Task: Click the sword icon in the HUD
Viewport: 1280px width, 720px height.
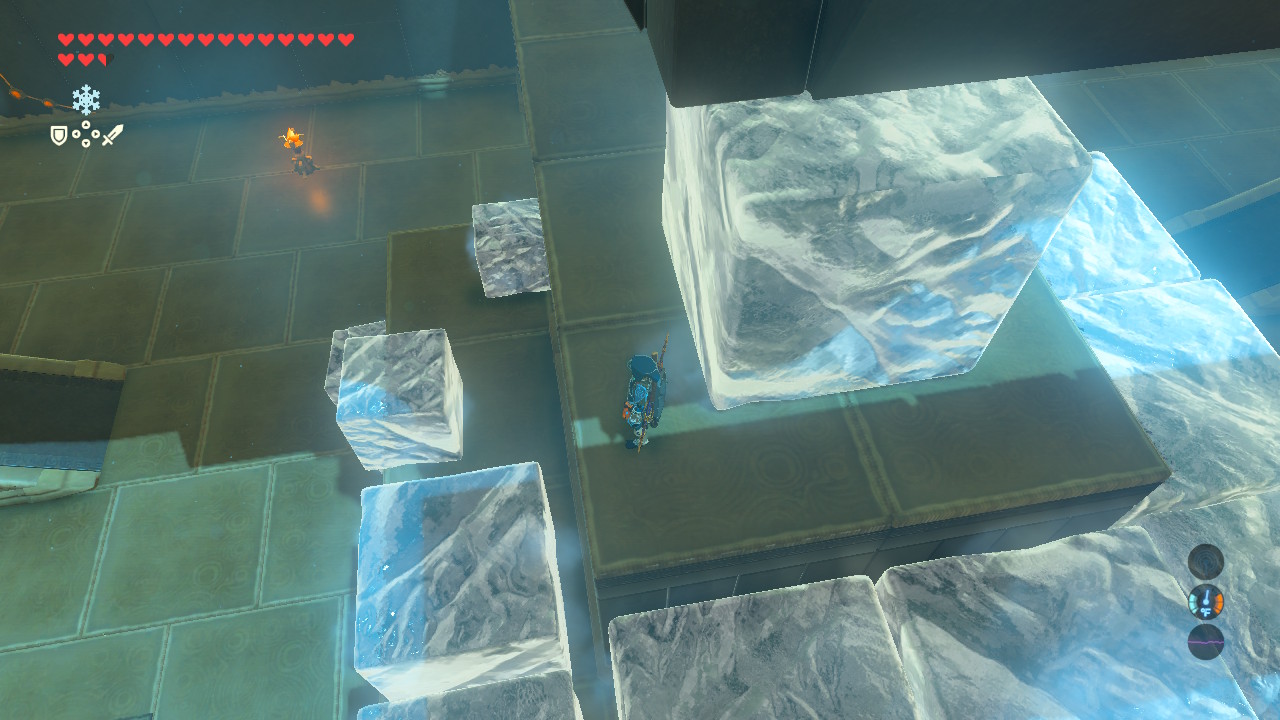Action: click(112, 134)
